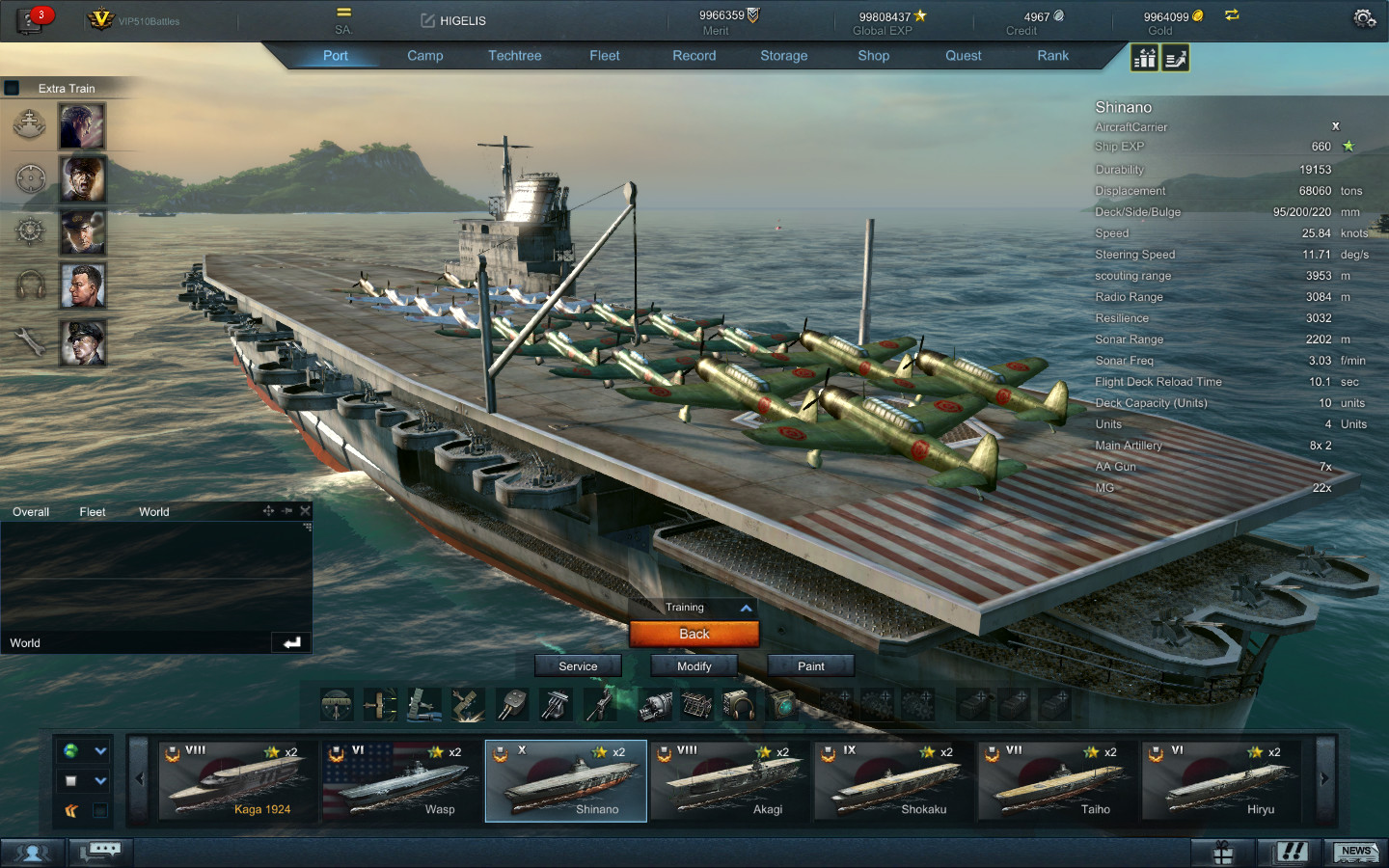Switch chat to the Fleet channel

tap(93, 512)
